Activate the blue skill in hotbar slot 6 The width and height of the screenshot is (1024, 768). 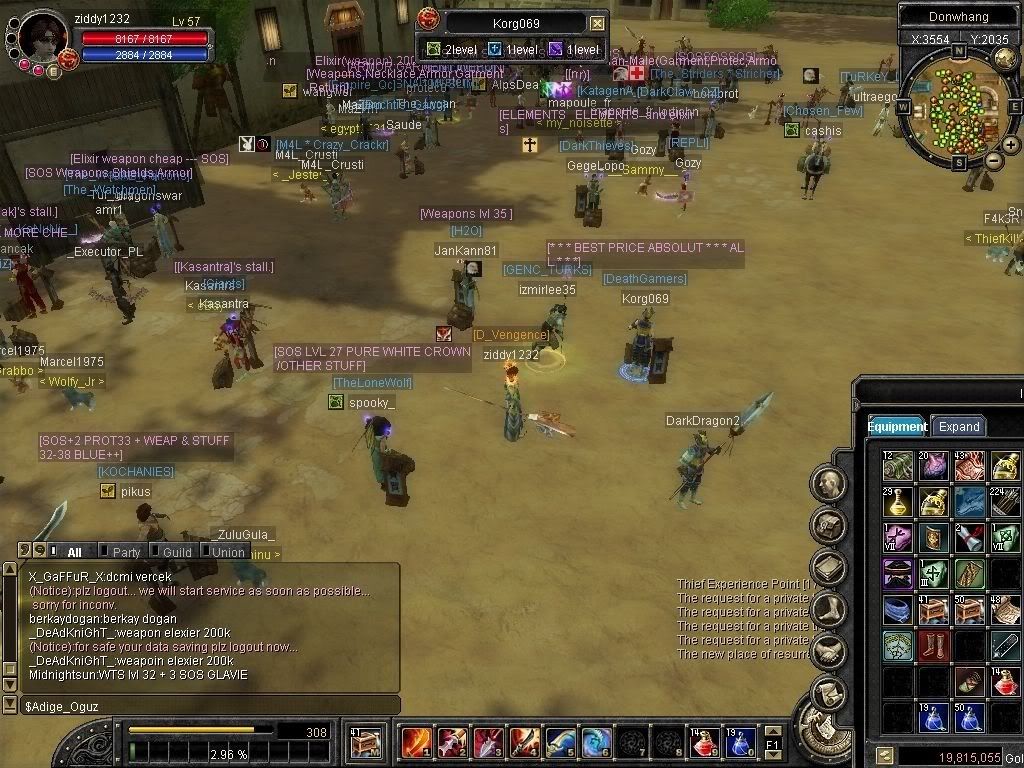click(x=596, y=743)
